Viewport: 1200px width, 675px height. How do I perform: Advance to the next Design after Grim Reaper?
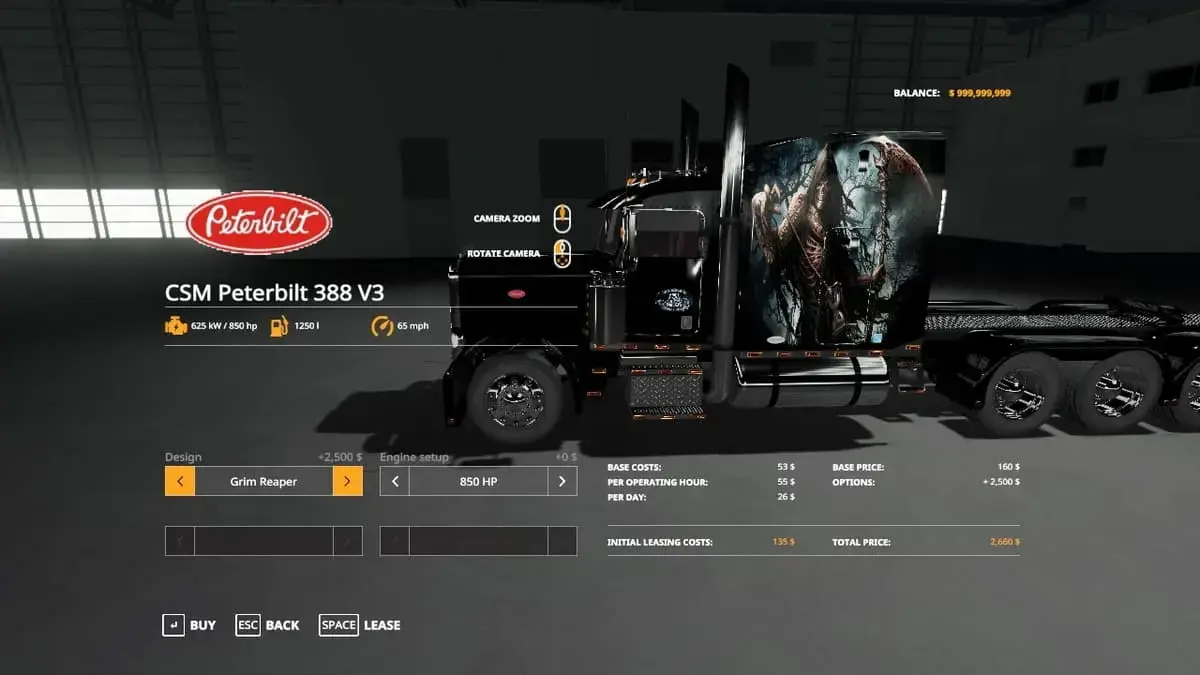pyautogui.click(x=347, y=481)
